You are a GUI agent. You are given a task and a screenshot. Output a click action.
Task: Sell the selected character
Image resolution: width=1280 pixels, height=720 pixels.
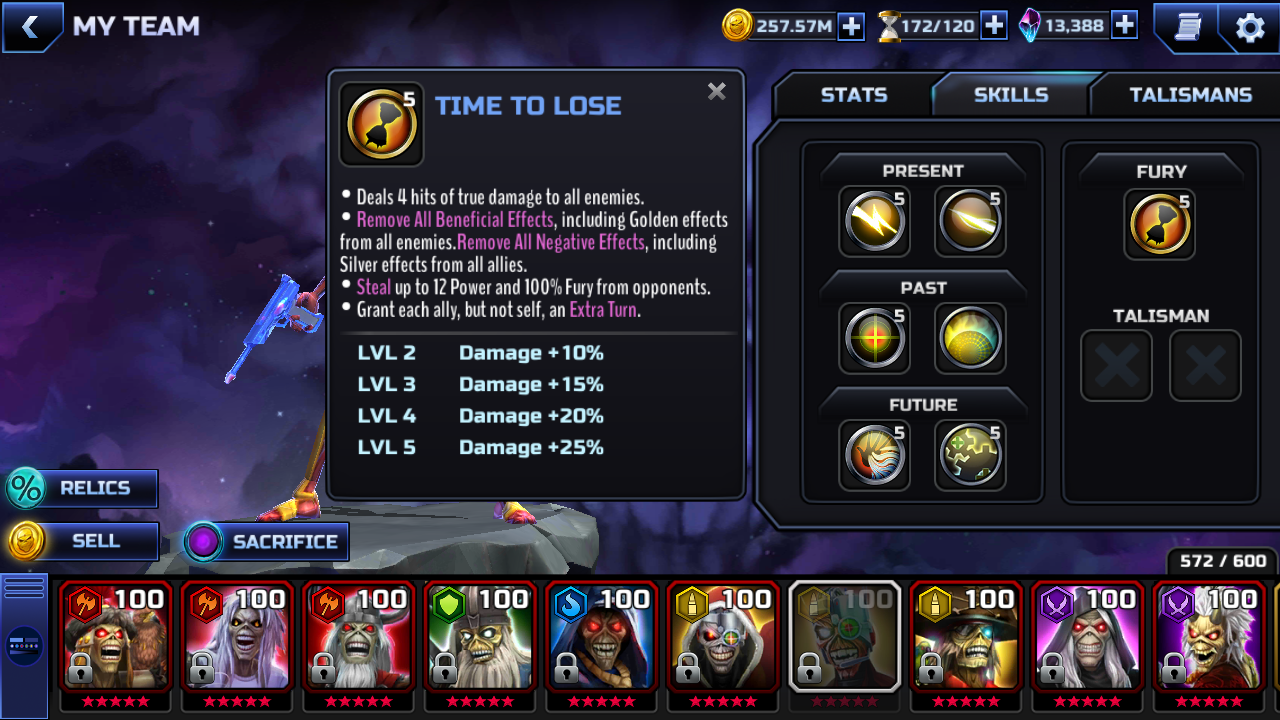[x=84, y=541]
